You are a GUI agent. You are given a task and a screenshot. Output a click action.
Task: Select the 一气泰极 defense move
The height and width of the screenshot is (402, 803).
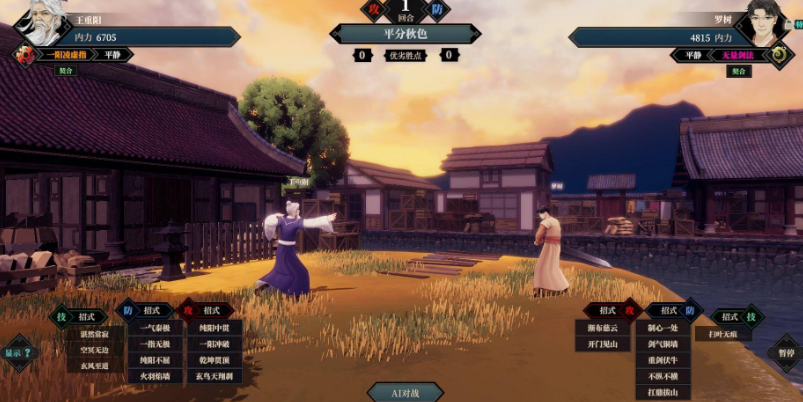tap(155, 327)
